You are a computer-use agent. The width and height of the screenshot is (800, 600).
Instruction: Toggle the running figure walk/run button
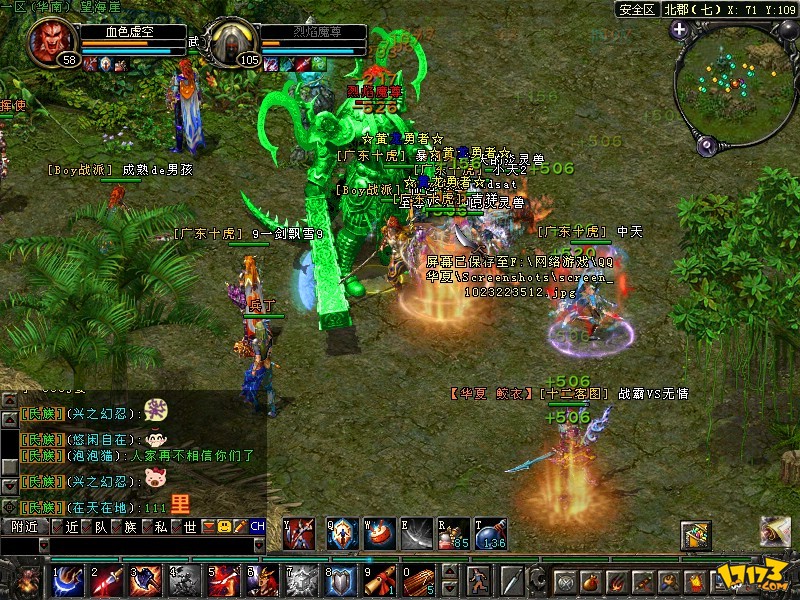(x=480, y=580)
